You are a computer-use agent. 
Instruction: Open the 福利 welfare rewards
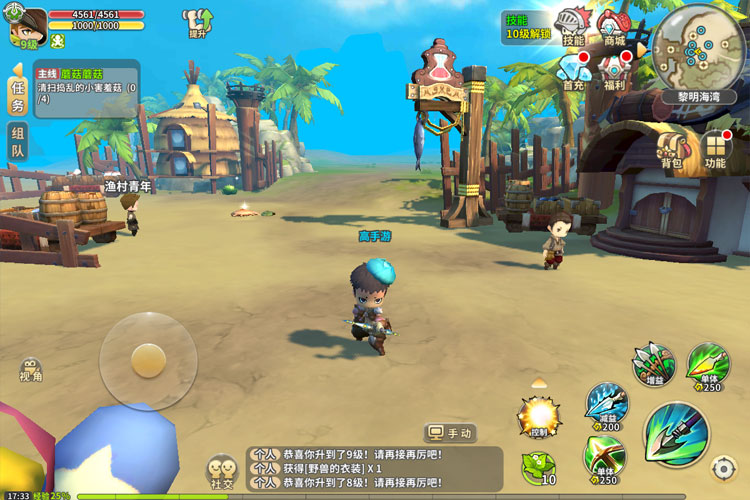coord(613,72)
